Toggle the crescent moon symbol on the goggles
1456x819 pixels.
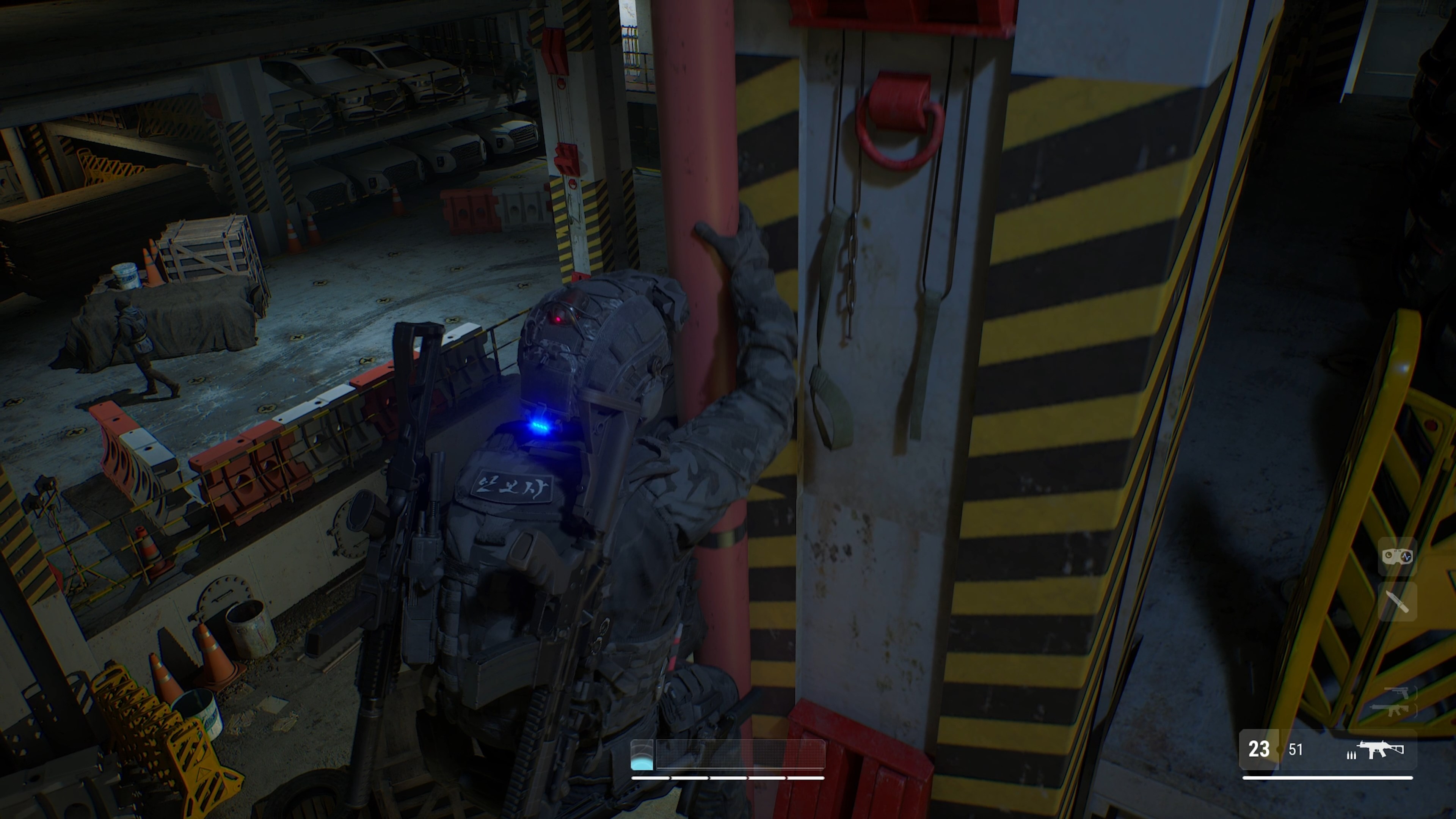pyautogui.click(x=1389, y=555)
